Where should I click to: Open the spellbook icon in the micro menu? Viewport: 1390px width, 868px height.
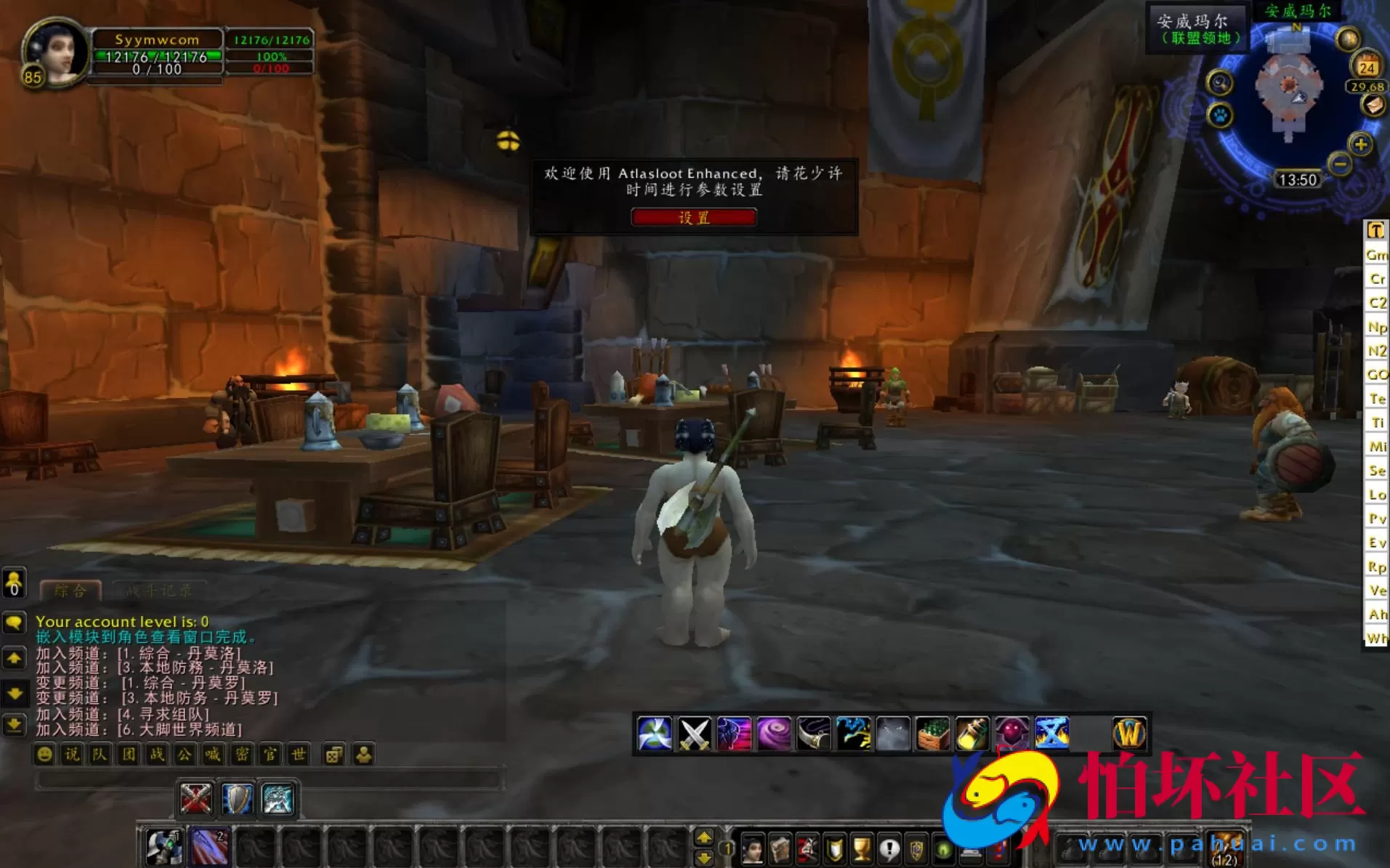pyautogui.click(x=780, y=848)
